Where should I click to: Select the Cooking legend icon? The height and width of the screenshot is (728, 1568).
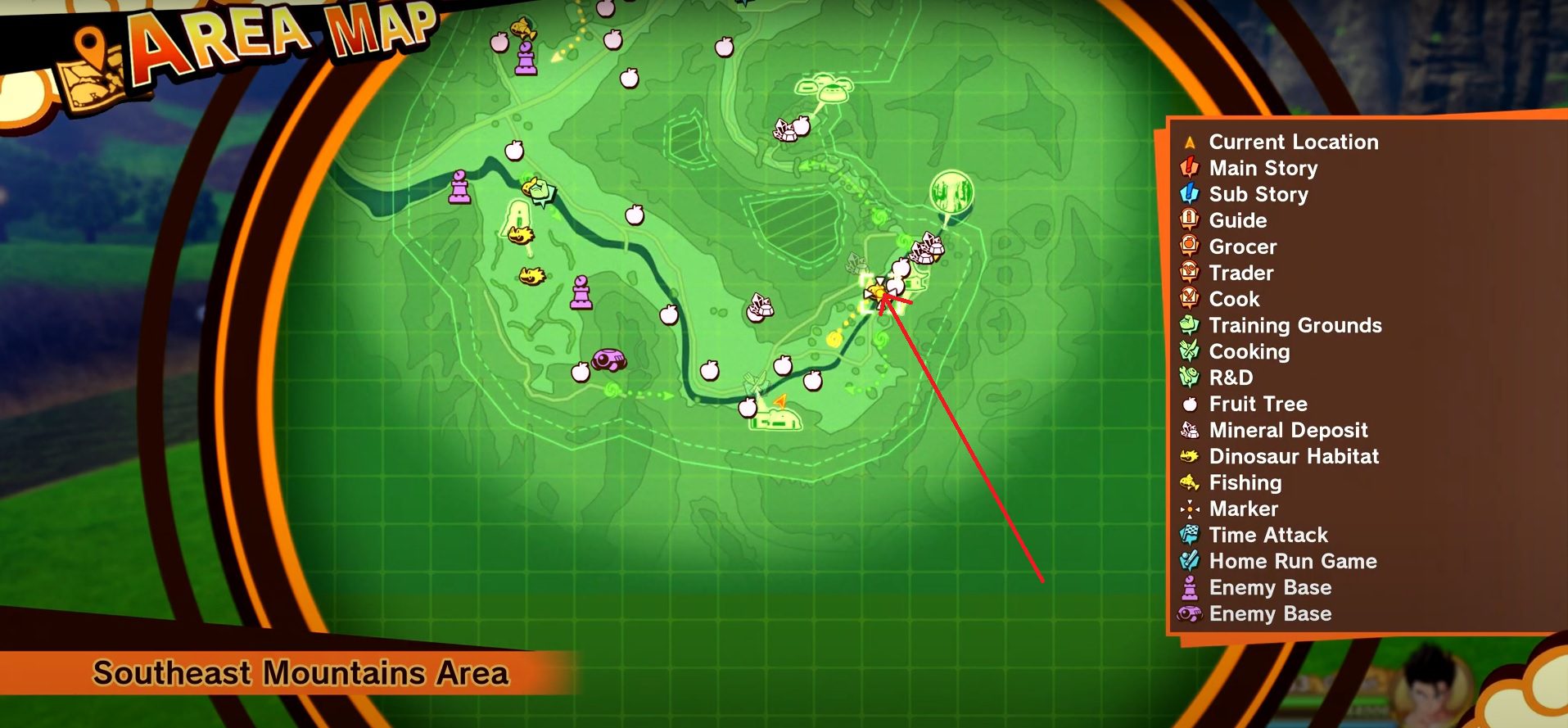[1189, 351]
